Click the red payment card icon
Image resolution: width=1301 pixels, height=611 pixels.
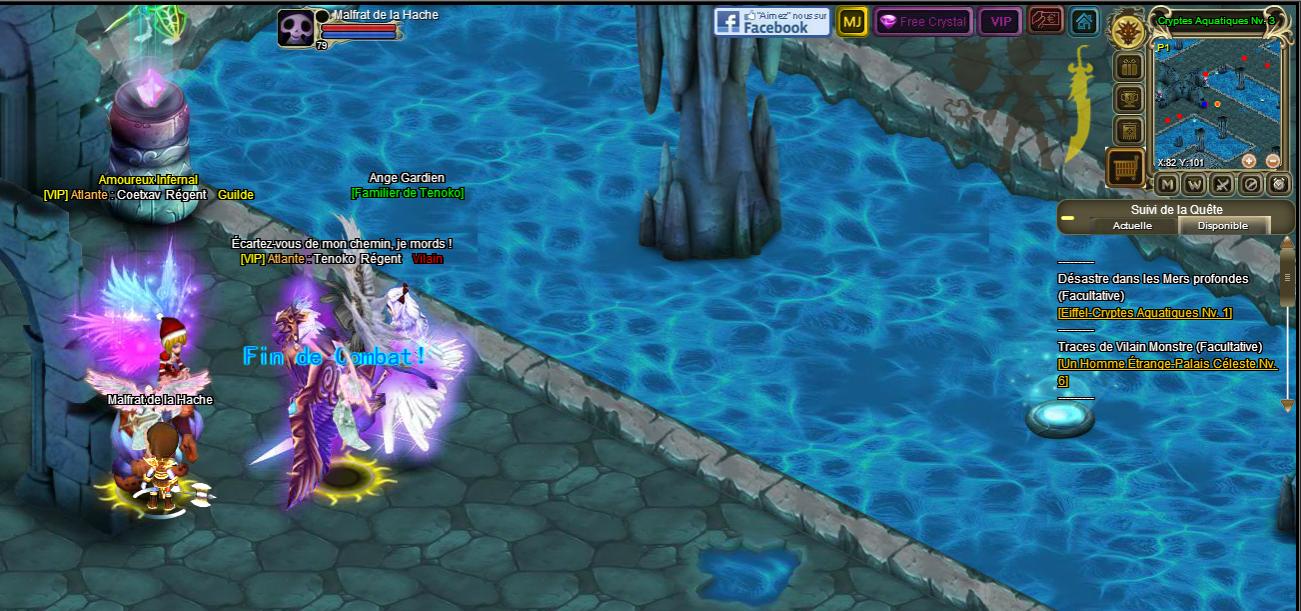1045,20
